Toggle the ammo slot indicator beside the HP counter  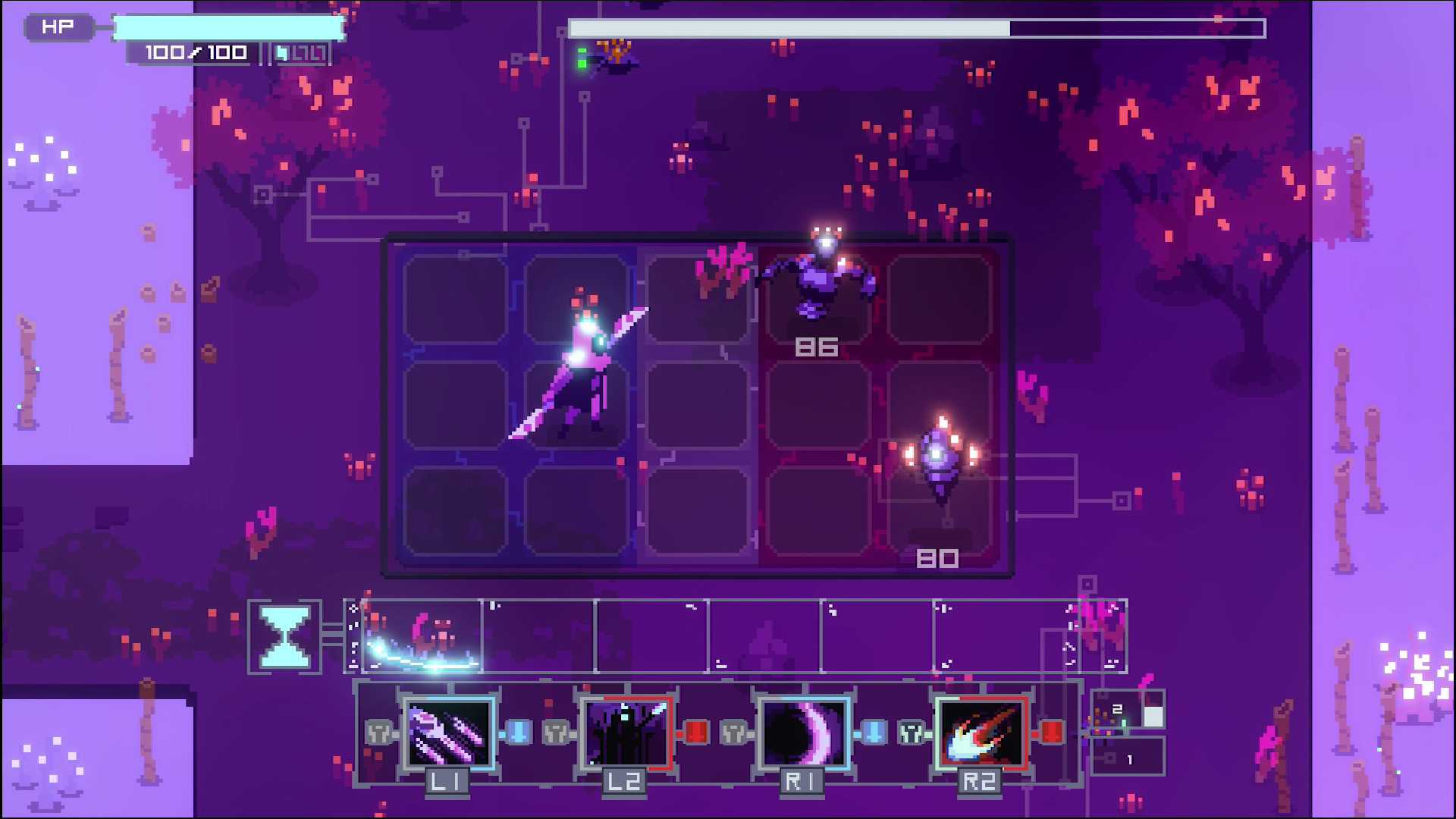point(300,53)
